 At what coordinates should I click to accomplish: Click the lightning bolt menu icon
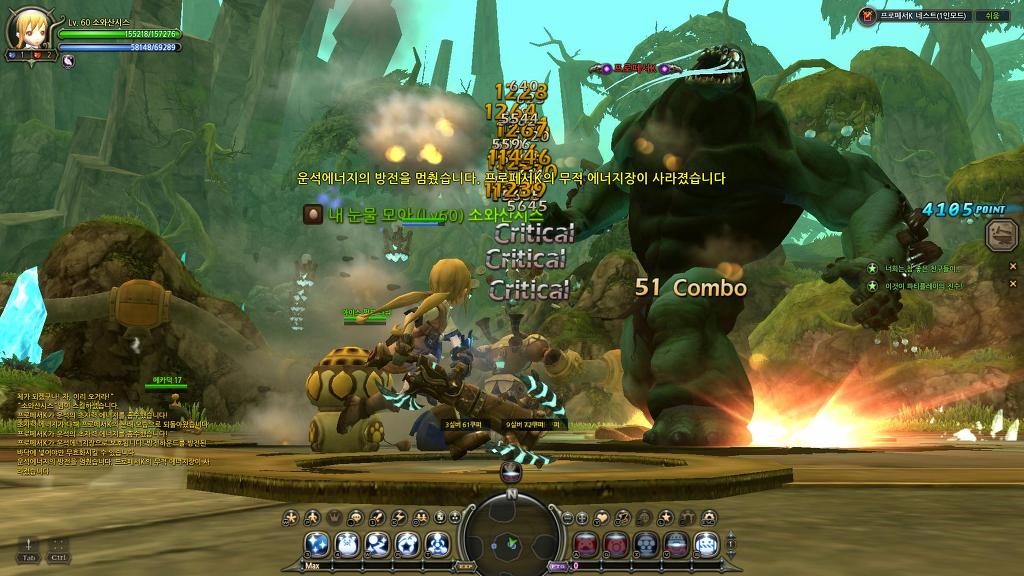[400, 517]
